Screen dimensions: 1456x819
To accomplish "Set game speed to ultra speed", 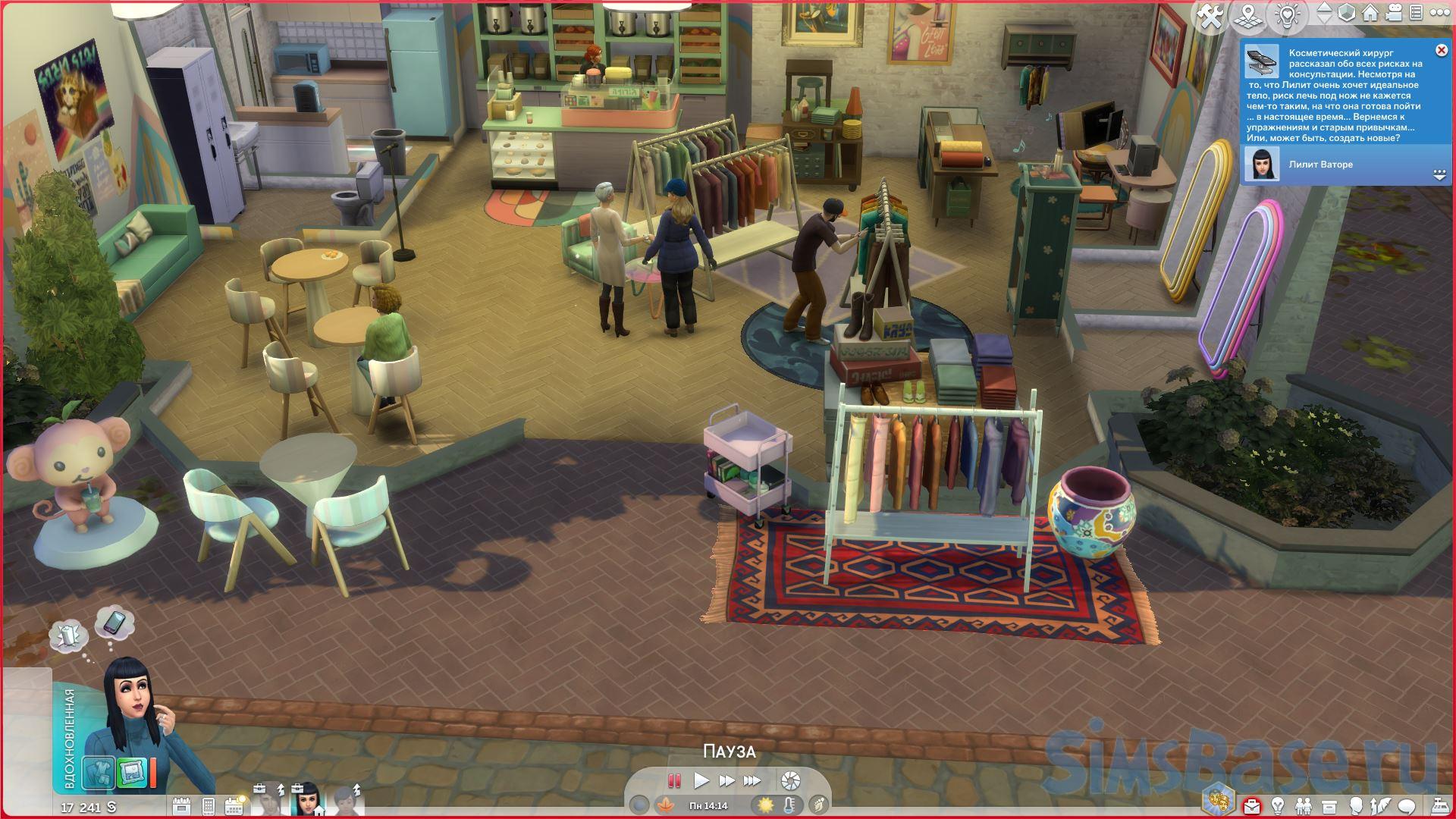I will 752,780.
